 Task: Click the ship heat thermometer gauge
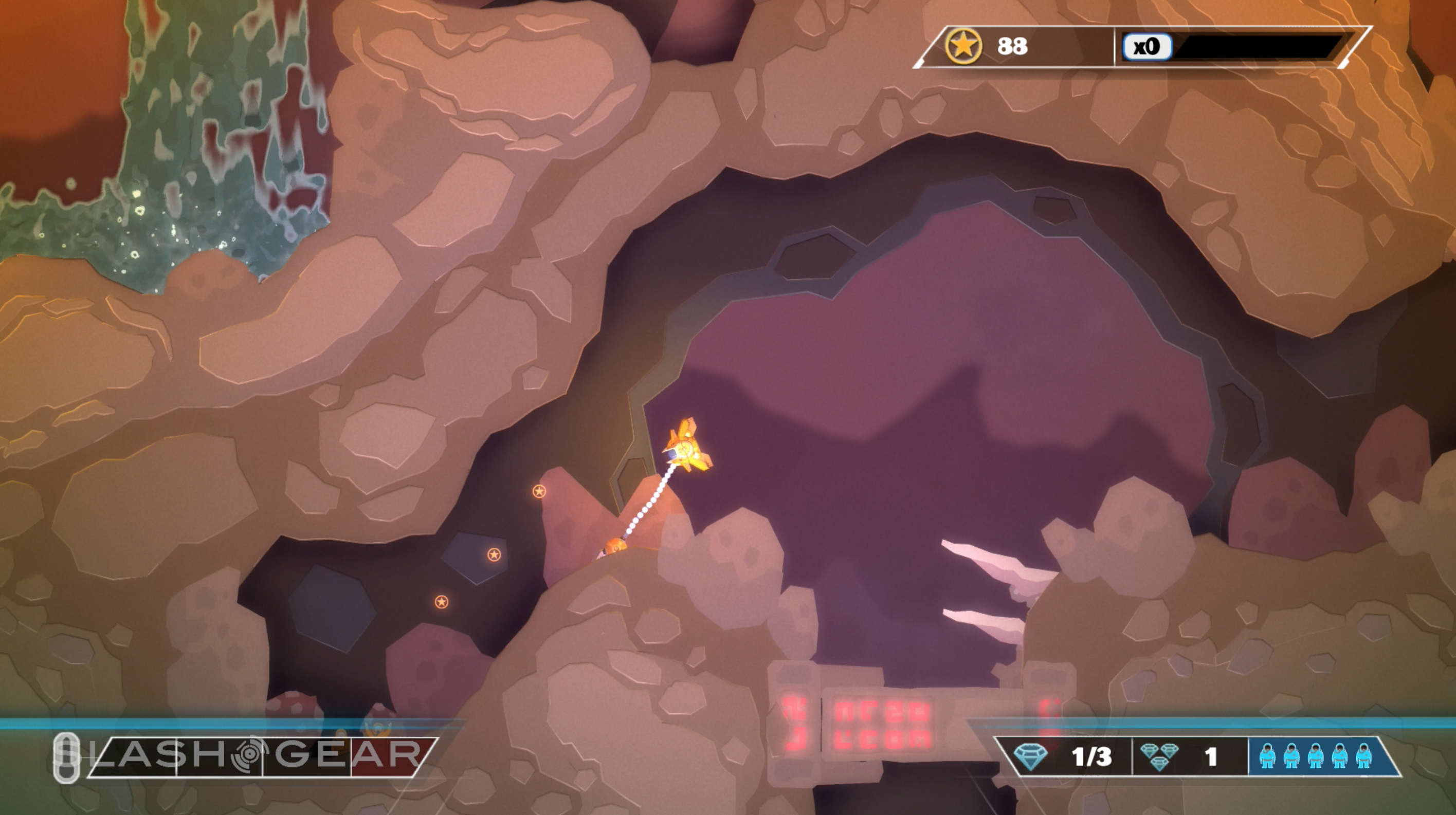(67, 758)
